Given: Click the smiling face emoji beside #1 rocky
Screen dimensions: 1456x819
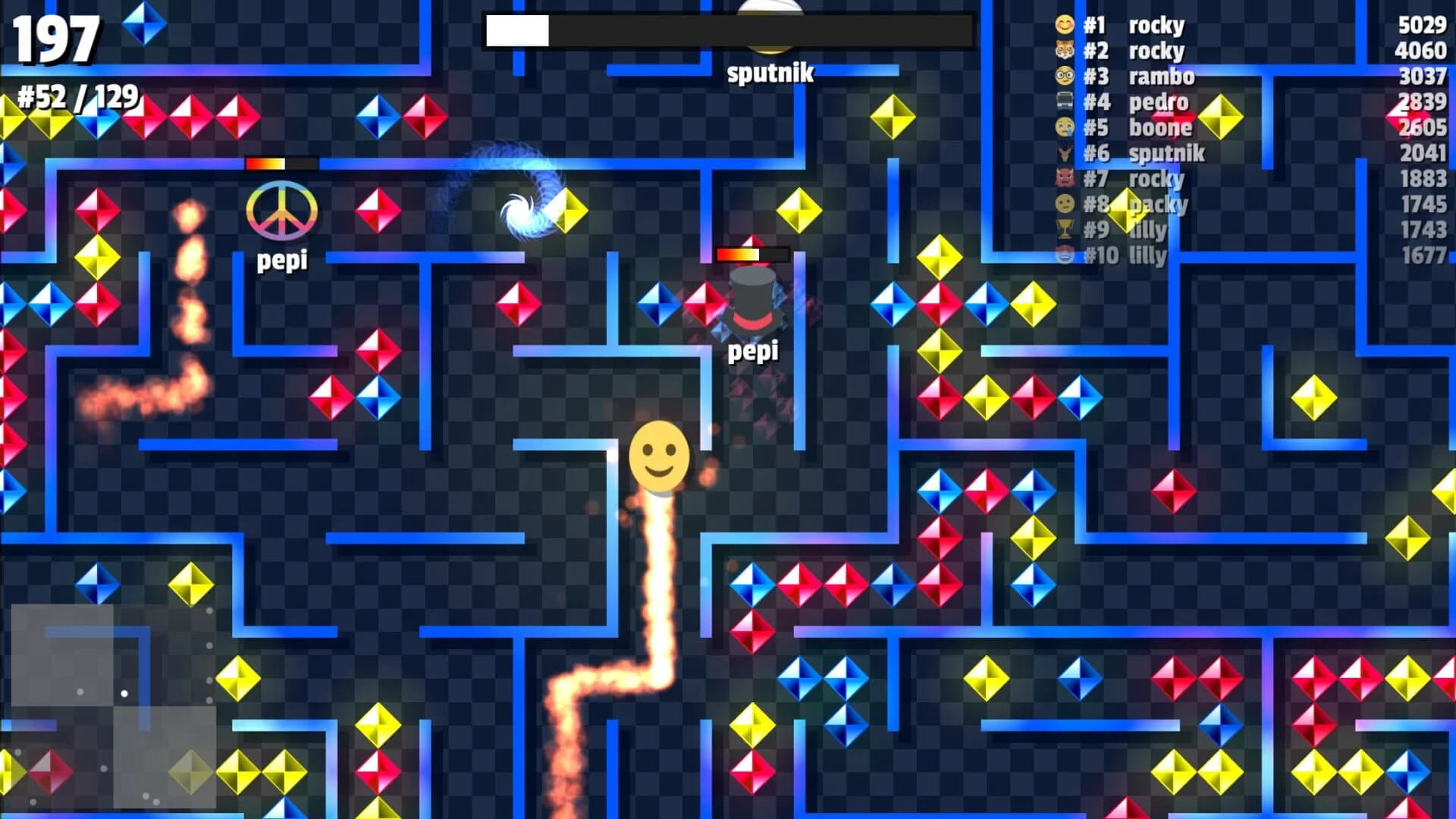Looking at the screenshot, I should point(1065,25).
